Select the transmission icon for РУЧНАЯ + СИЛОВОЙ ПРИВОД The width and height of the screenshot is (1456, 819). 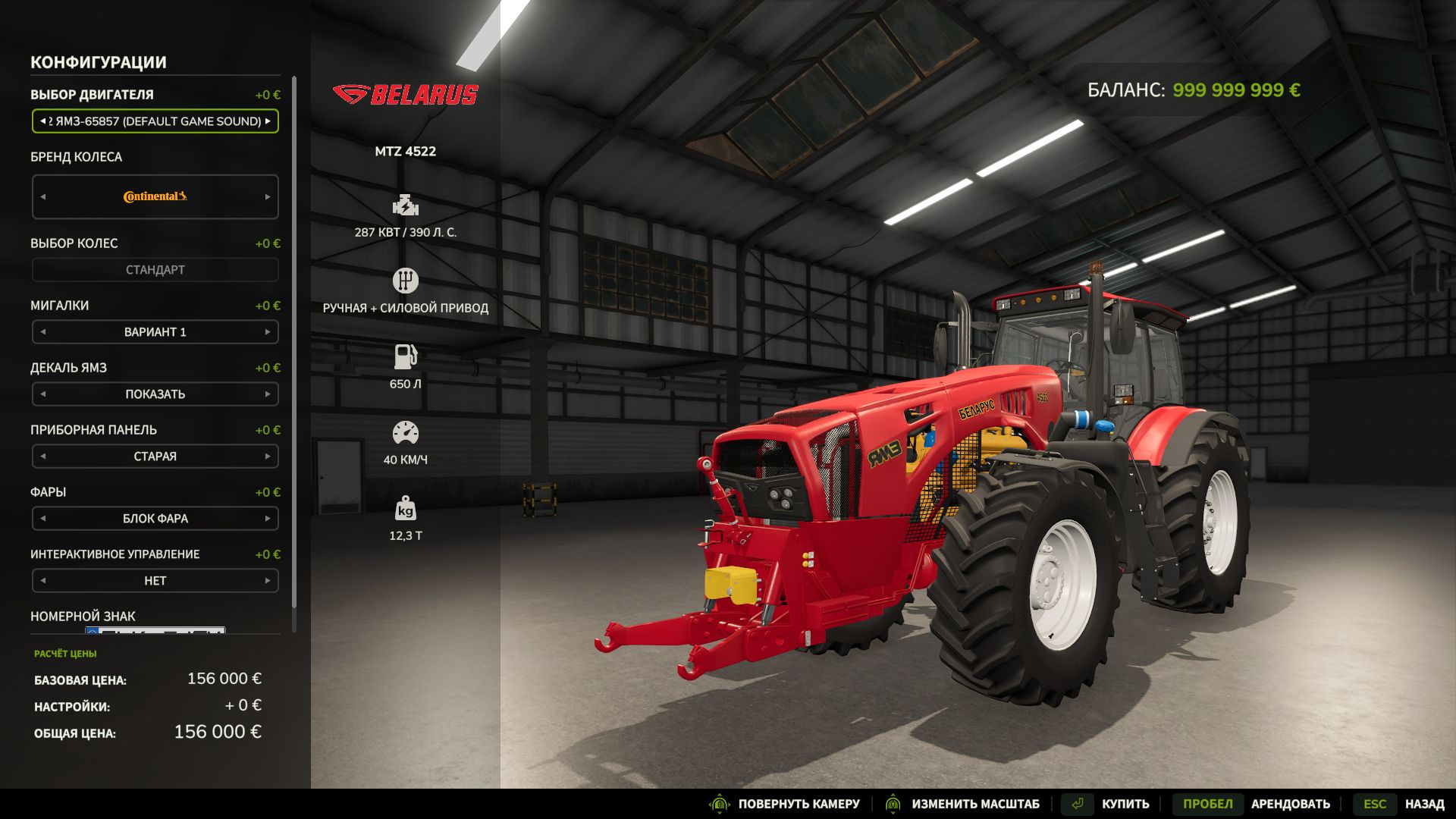(x=407, y=280)
